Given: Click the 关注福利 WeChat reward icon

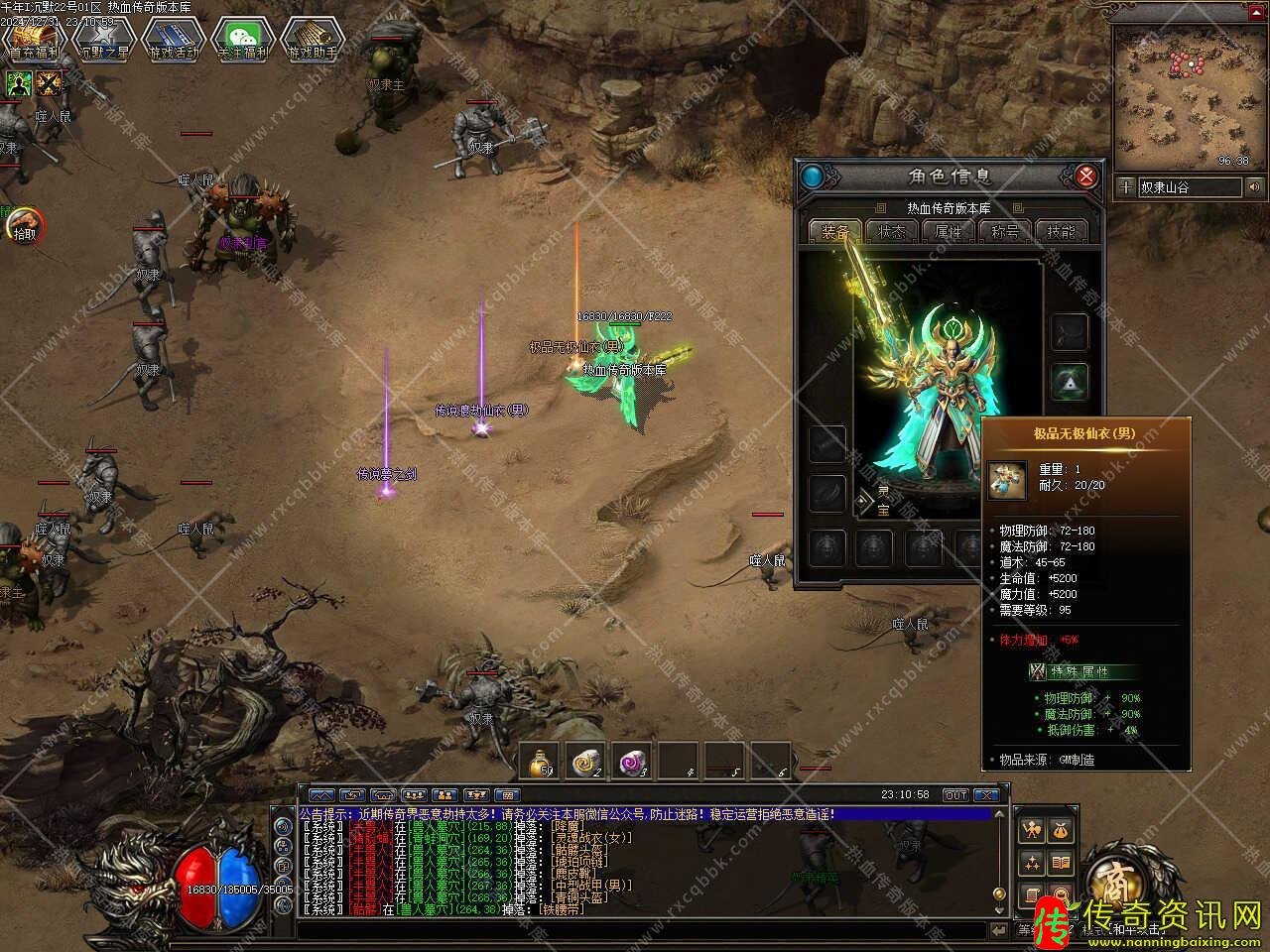Looking at the screenshot, I should pyautogui.click(x=243, y=41).
